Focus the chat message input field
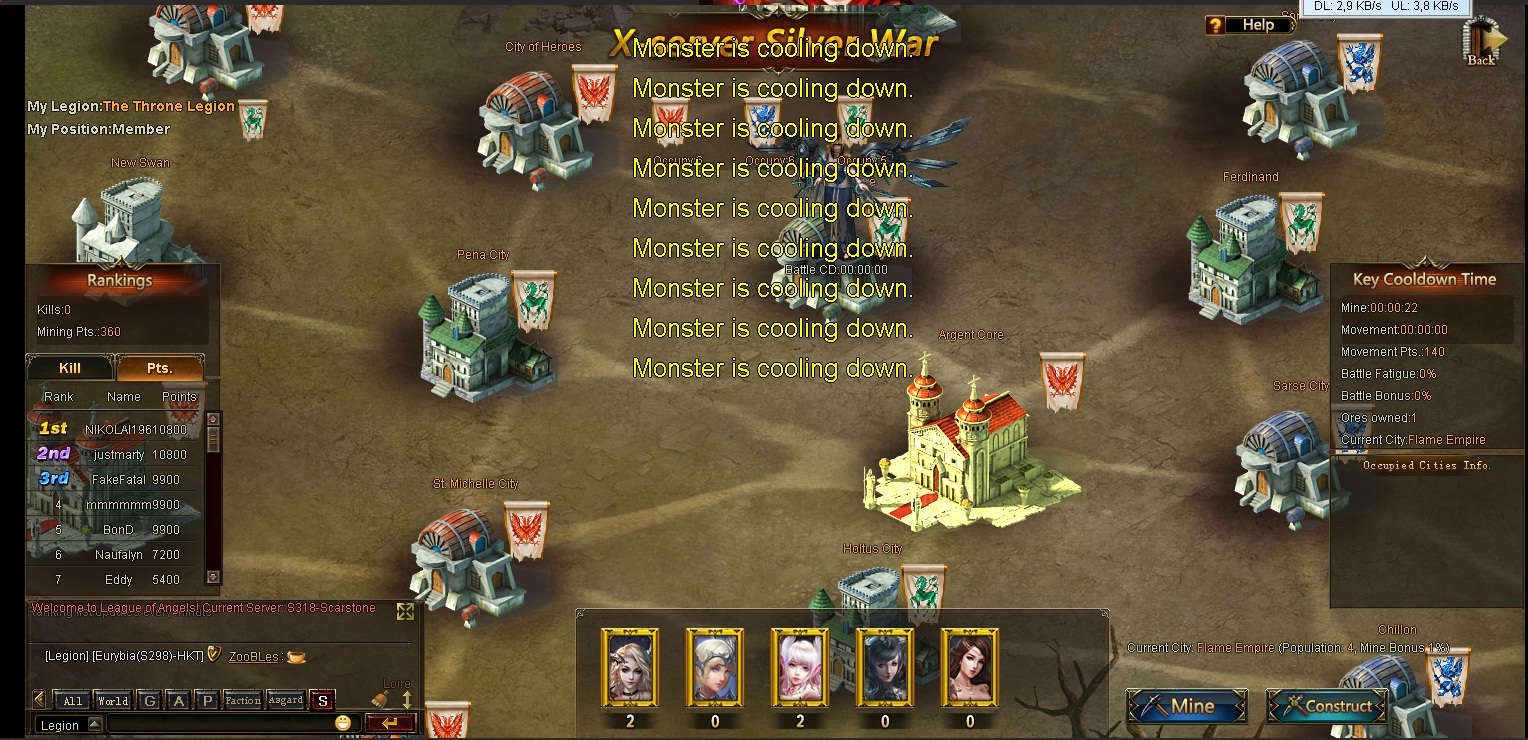The image size is (1528, 740). coord(220,724)
